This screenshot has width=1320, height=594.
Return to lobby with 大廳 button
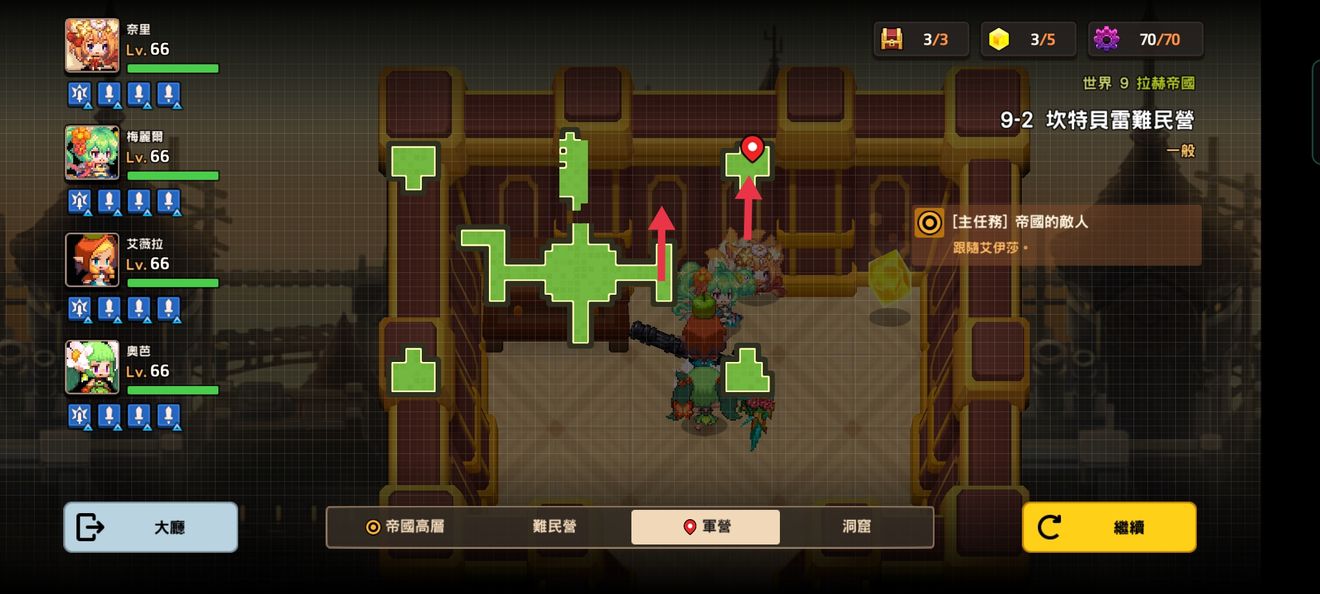pos(151,527)
